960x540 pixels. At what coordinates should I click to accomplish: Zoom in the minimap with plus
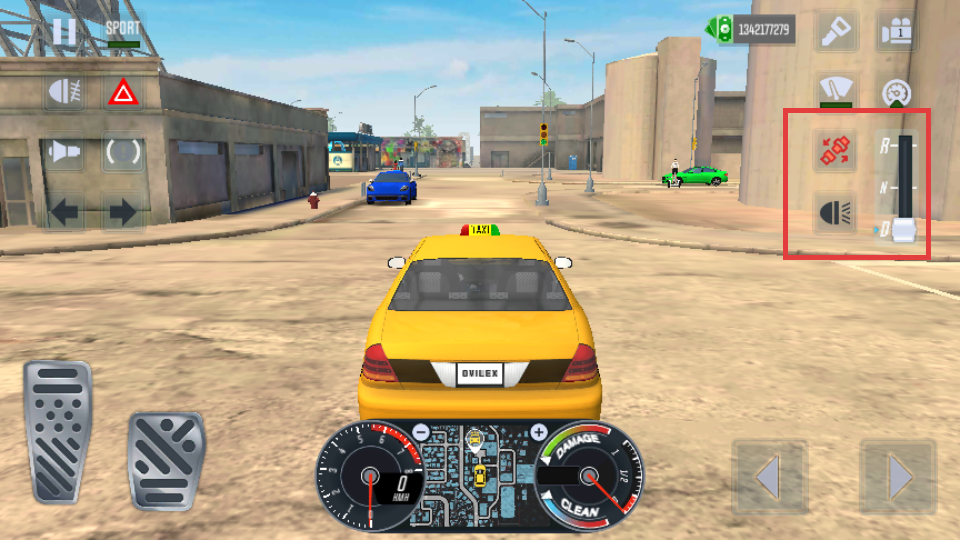539,433
